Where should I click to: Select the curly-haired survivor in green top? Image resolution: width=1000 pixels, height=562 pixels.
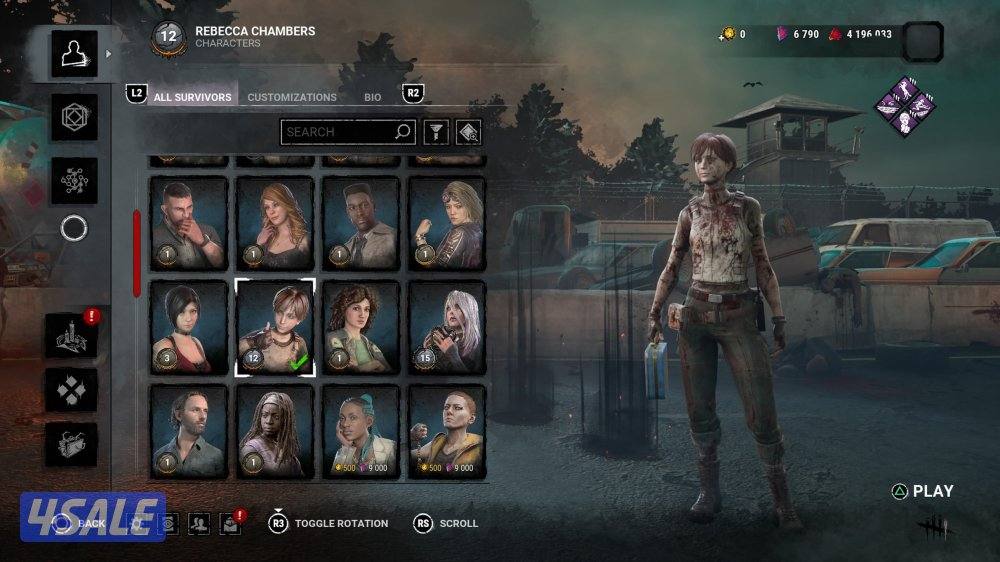[361, 327]
